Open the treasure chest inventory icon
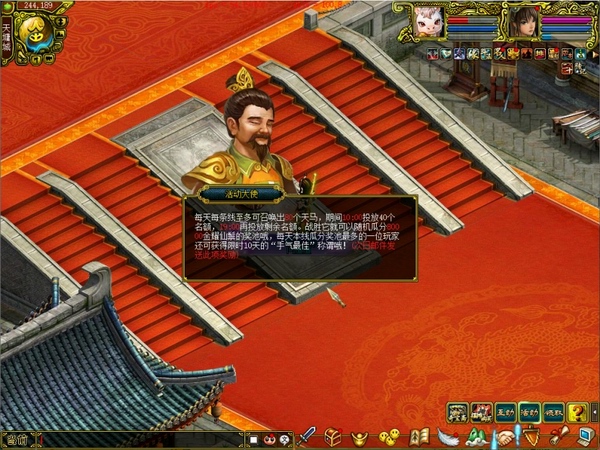 coord(333,437)
